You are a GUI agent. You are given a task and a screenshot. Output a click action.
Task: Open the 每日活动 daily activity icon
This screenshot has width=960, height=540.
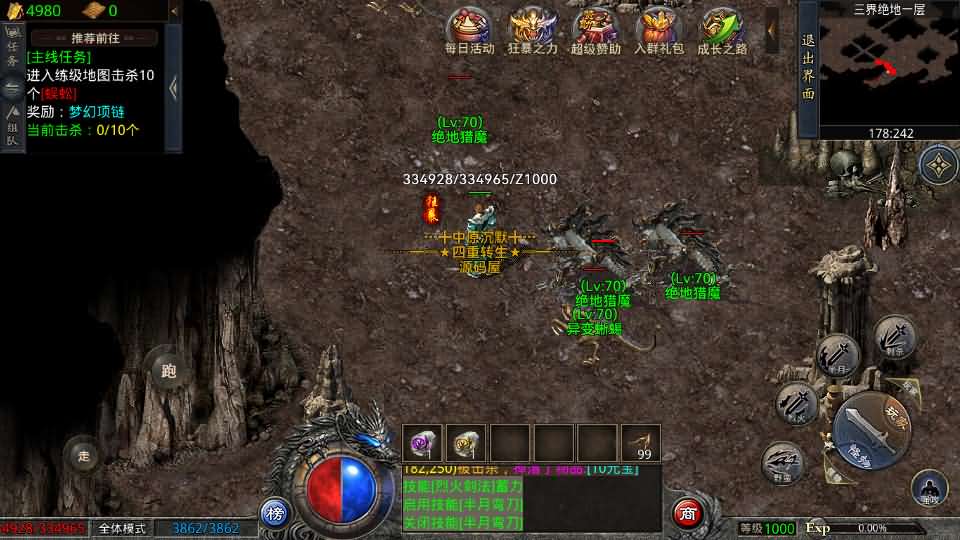468,29
